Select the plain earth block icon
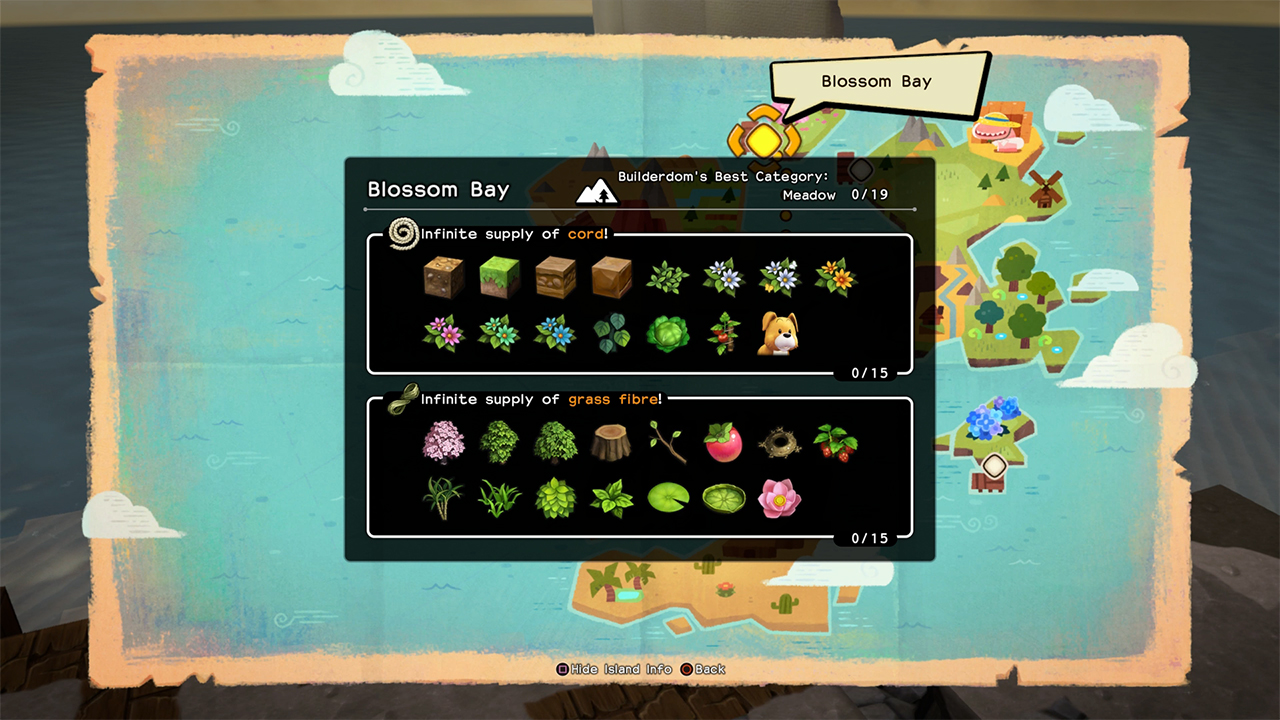1280x720 pixels. tap(443, 278)
